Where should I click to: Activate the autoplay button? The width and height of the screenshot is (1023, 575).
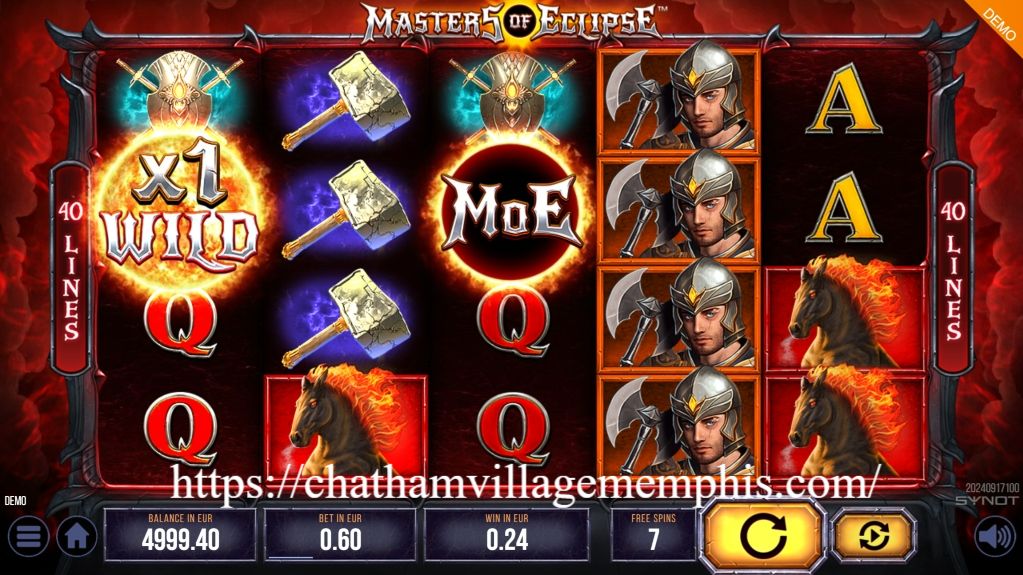873,537
